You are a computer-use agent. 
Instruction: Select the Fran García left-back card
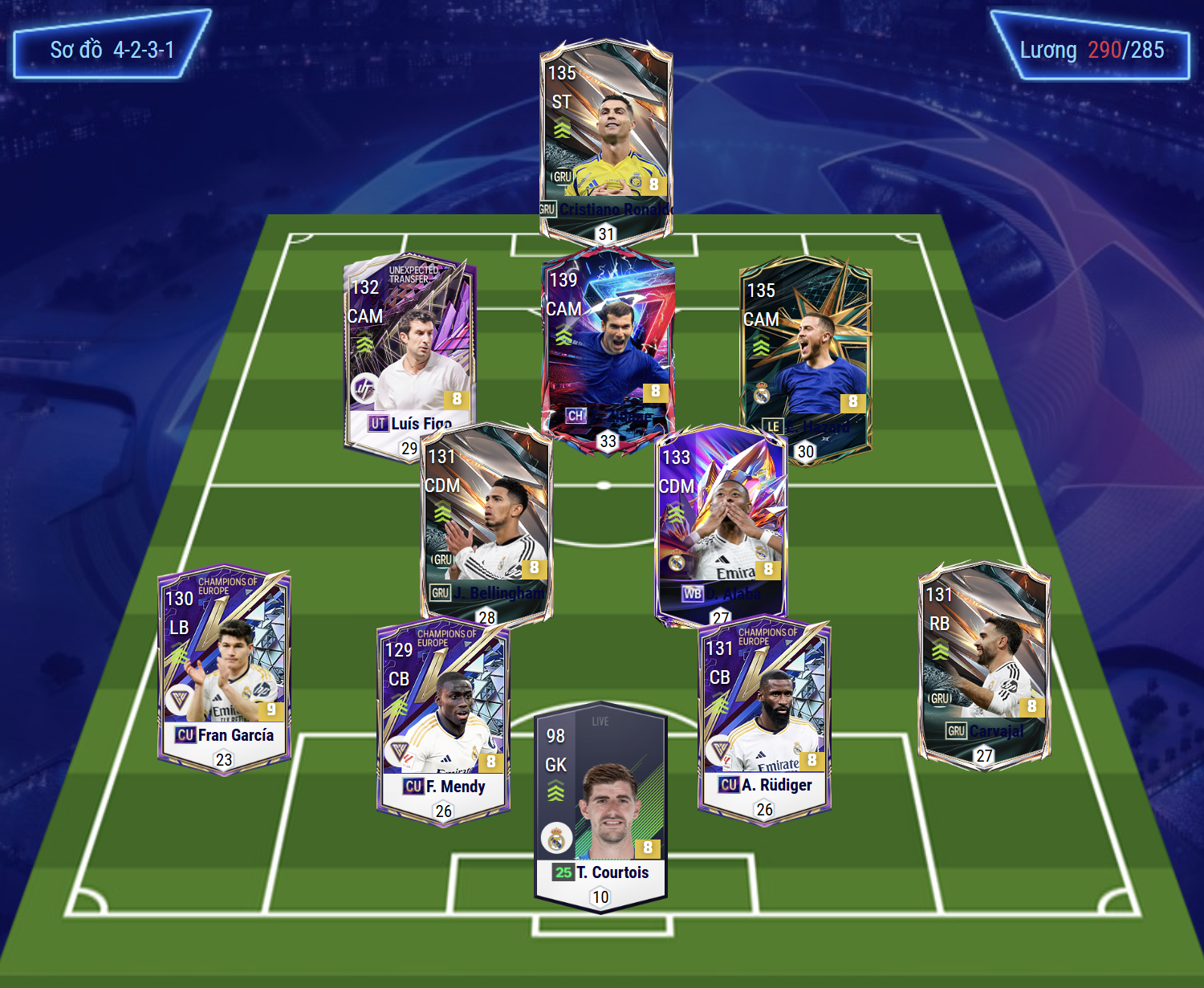224,666
